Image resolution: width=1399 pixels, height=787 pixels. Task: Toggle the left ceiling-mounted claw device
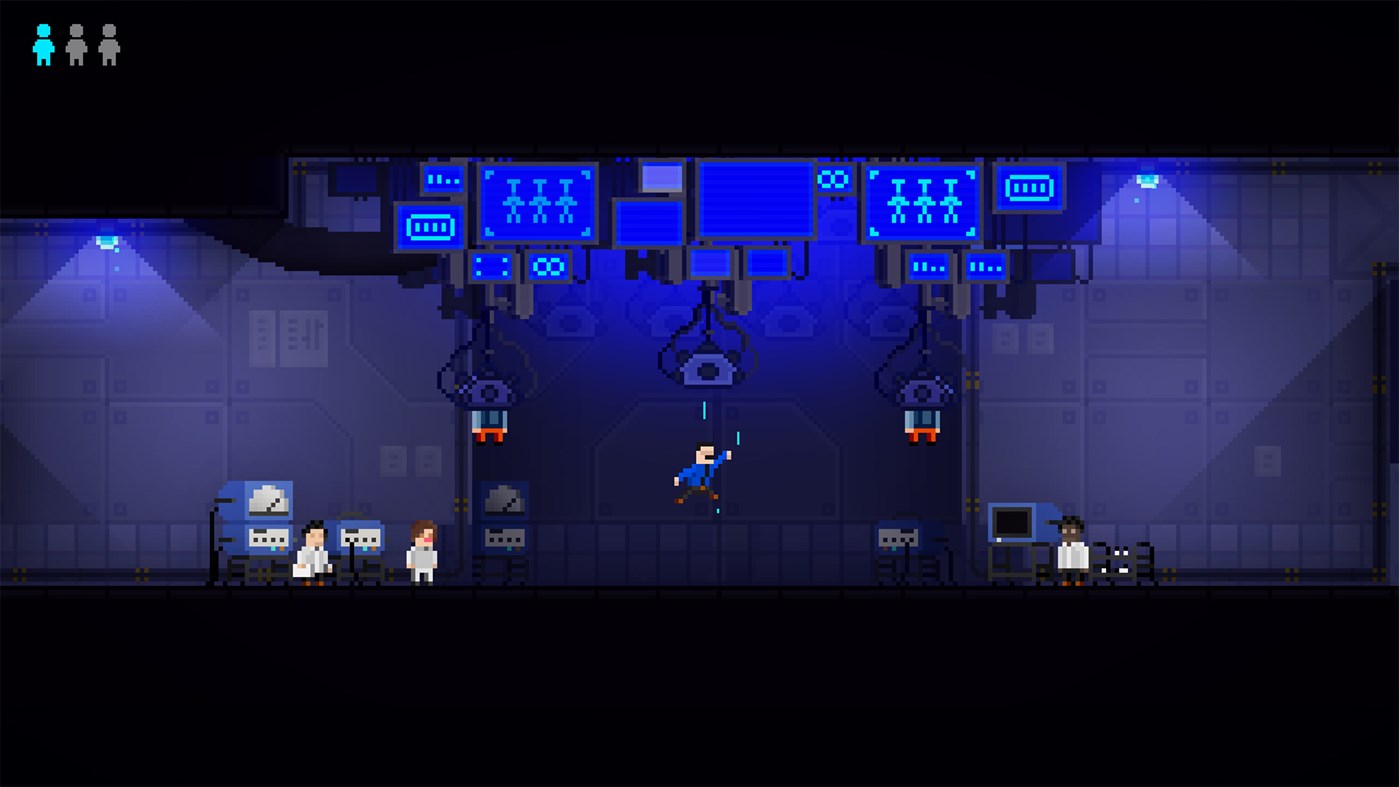[491, 390]
